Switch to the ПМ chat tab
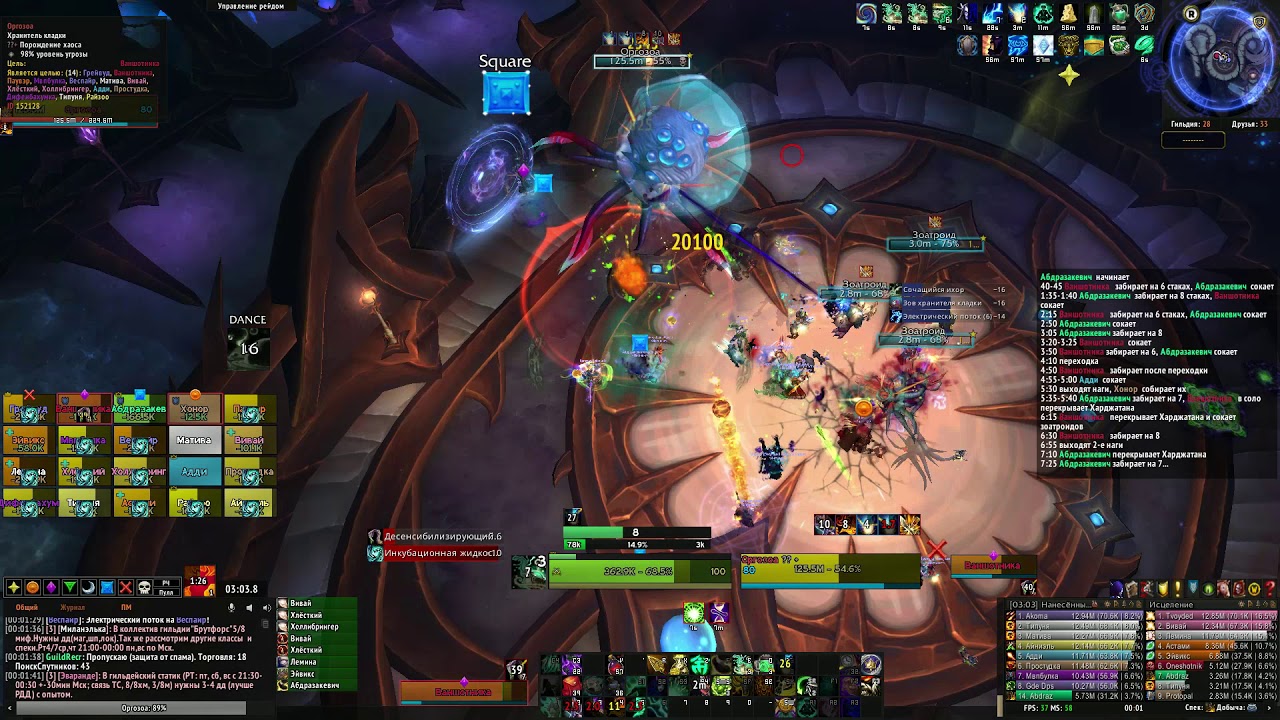 (126, 607)
